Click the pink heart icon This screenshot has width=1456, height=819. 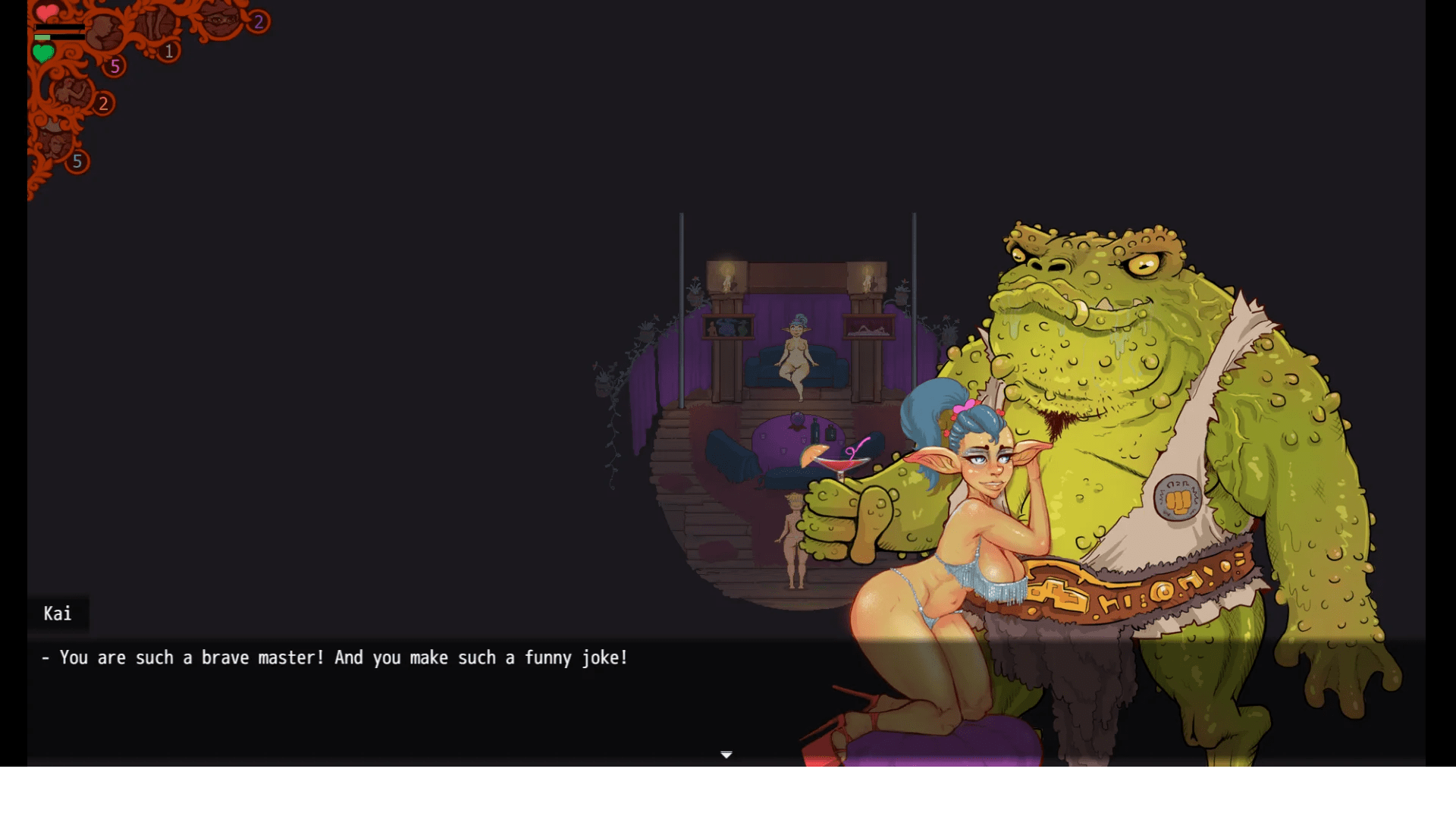point(47,12)
